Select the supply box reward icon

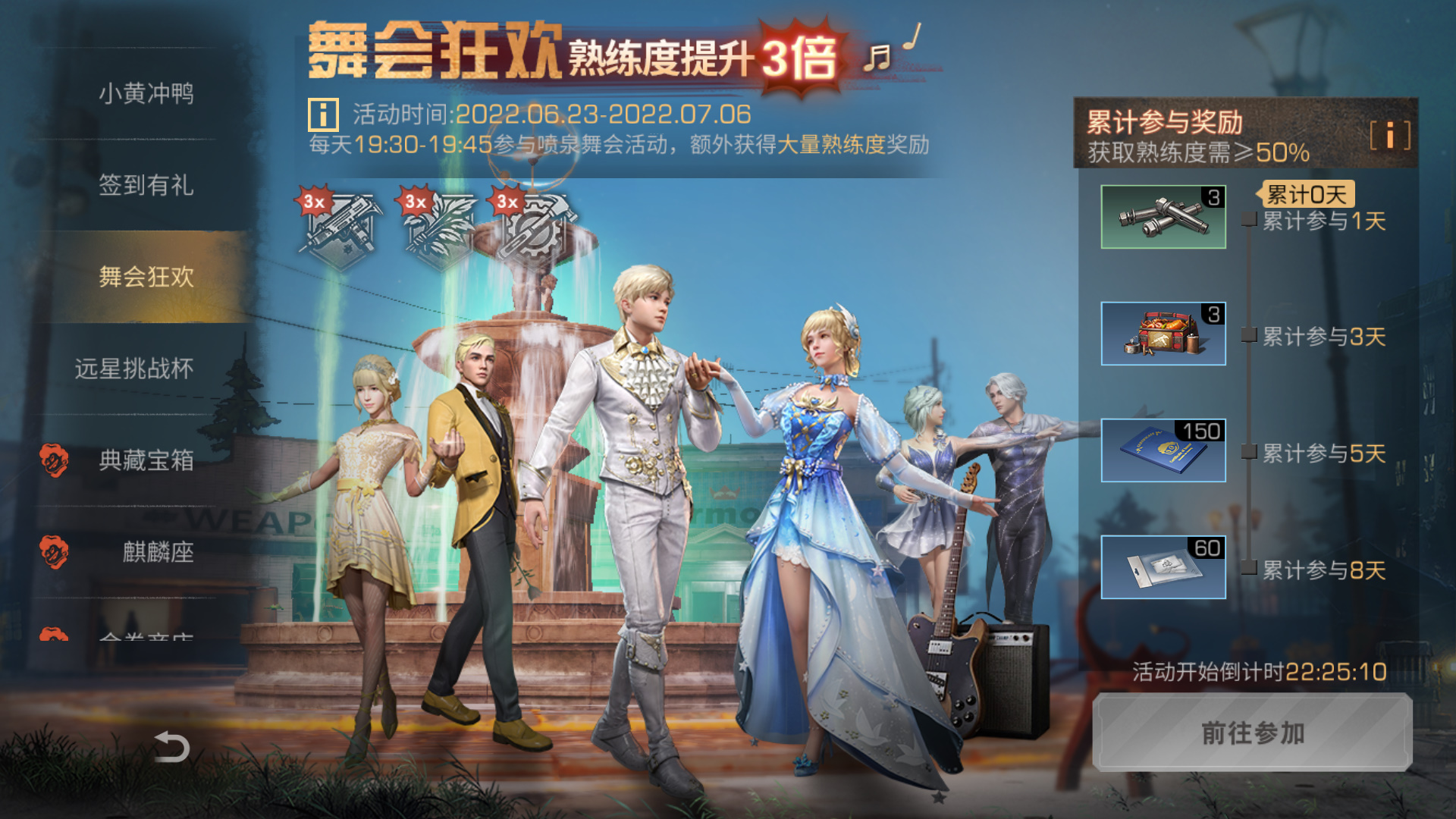pyautogui.click(x=1162, y=334)
